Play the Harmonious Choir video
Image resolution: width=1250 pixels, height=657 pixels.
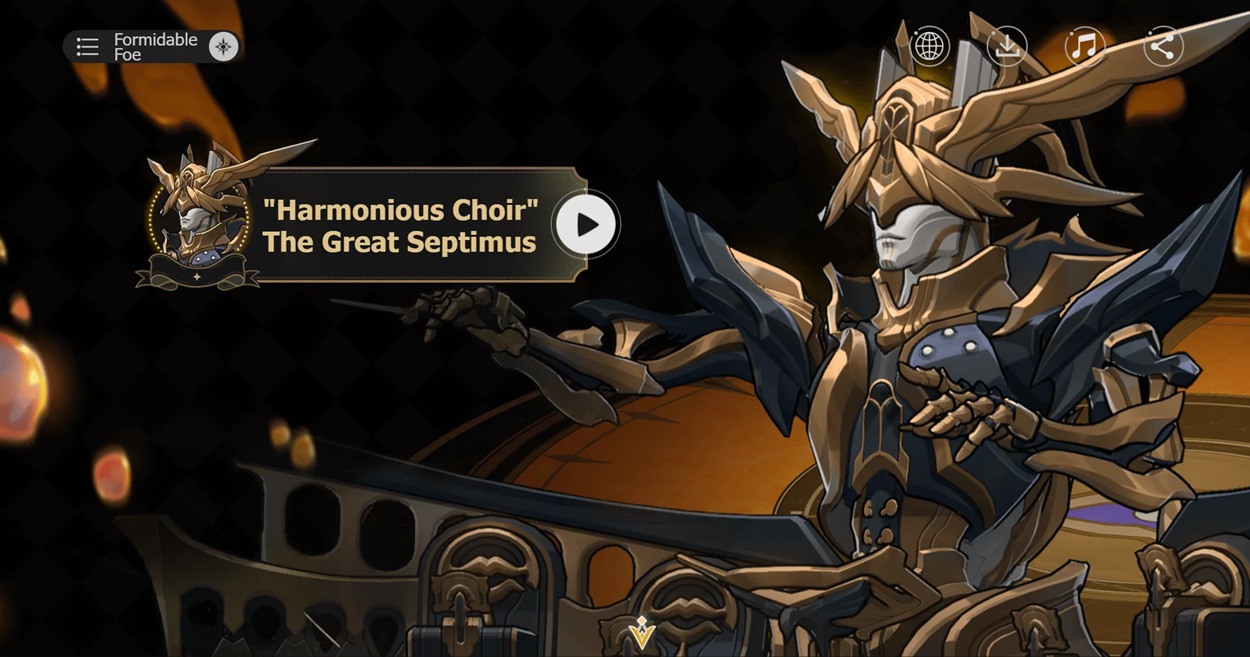tap(585, 225)
